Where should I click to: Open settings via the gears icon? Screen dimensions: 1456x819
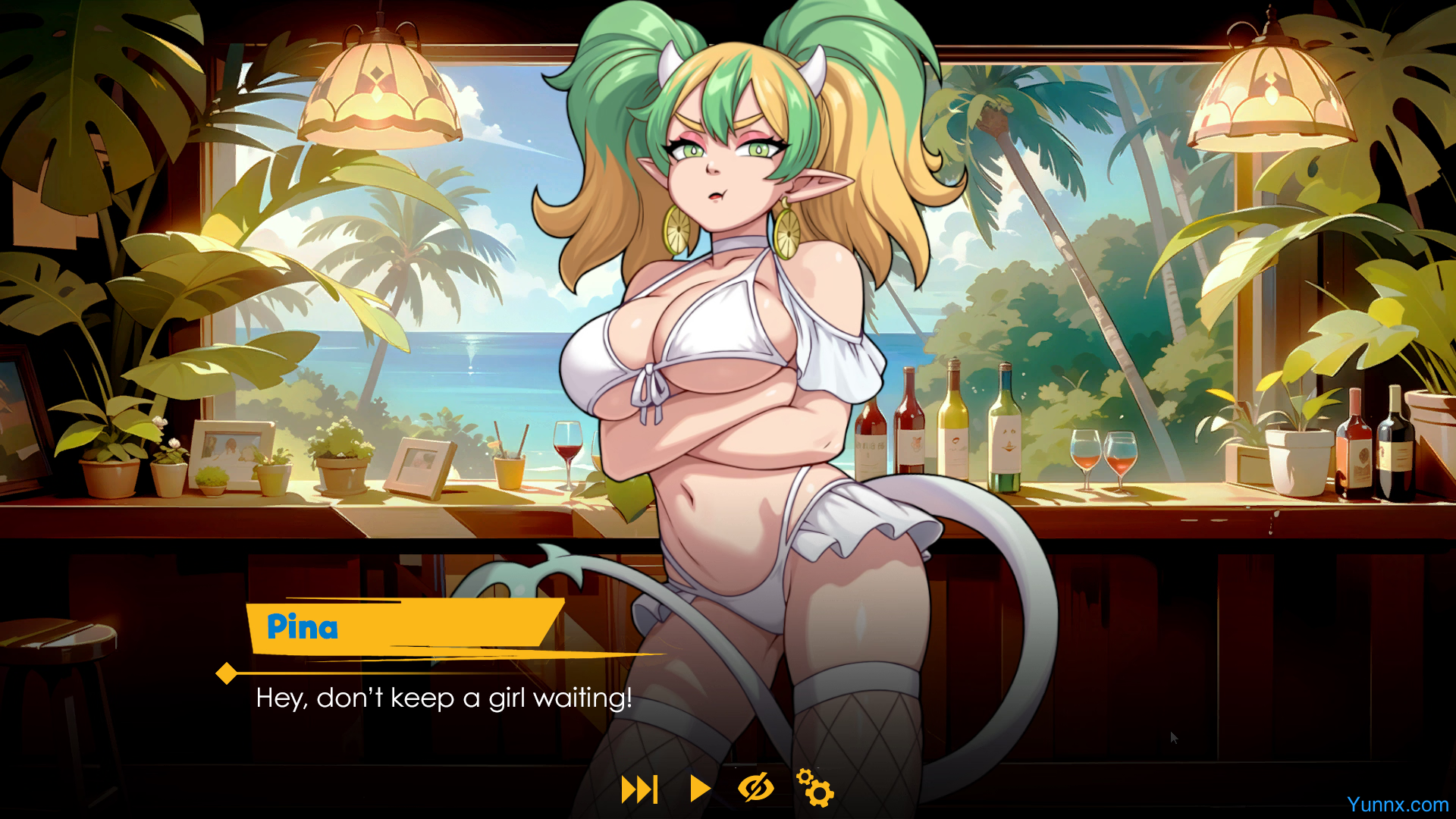[815, 788]
